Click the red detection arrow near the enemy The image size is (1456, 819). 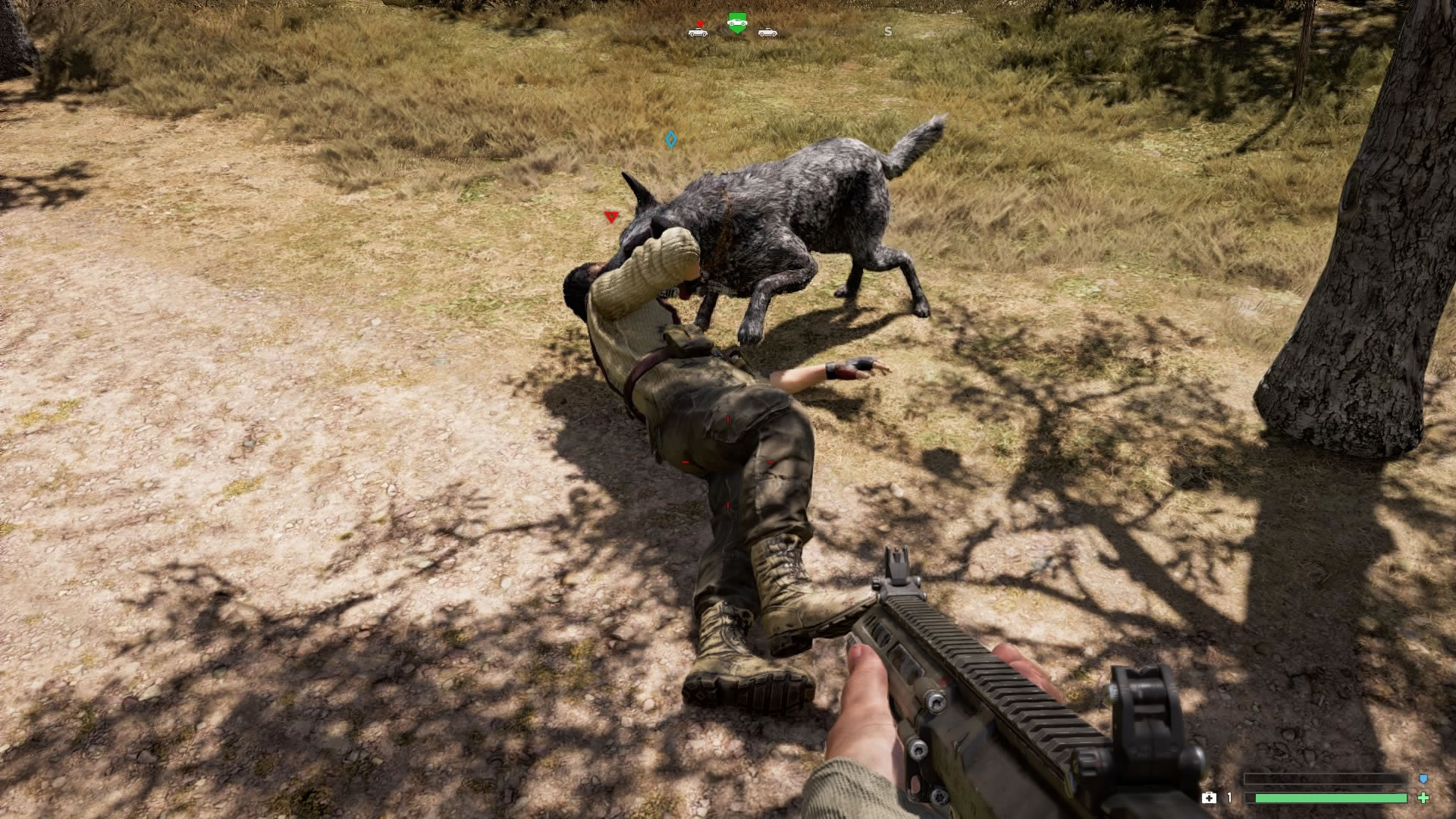coord(613,216)
